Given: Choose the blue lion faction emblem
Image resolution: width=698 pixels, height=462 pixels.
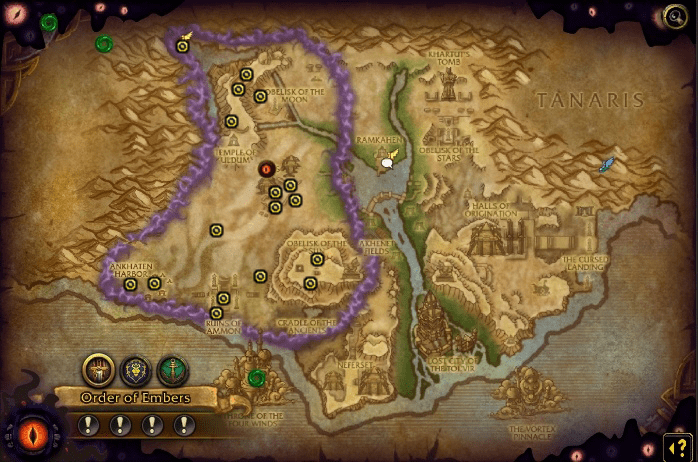Looking at the screenshot, I should click(x=135, y=370).
